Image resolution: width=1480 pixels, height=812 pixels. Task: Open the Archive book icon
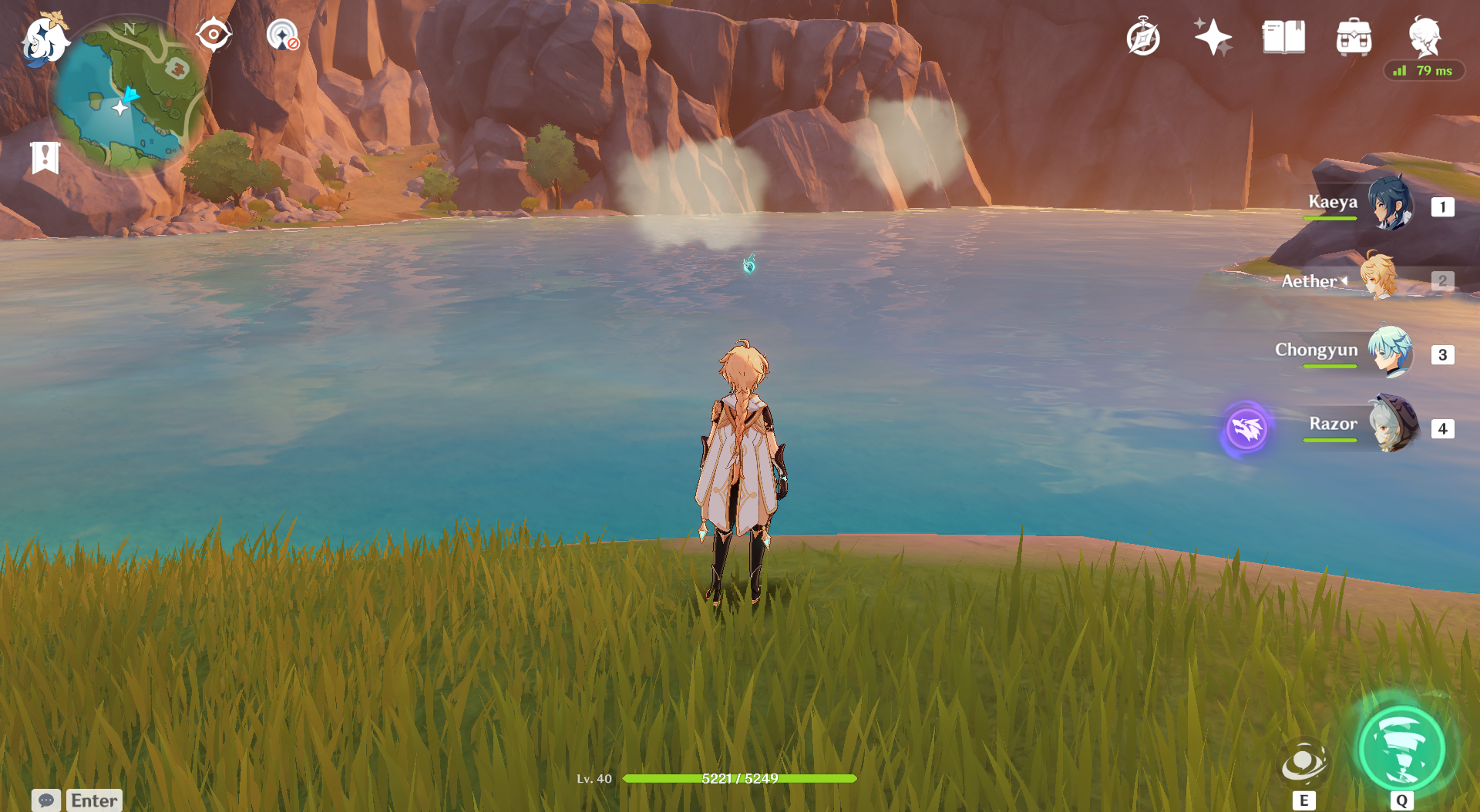click(x=1283, y=37)
